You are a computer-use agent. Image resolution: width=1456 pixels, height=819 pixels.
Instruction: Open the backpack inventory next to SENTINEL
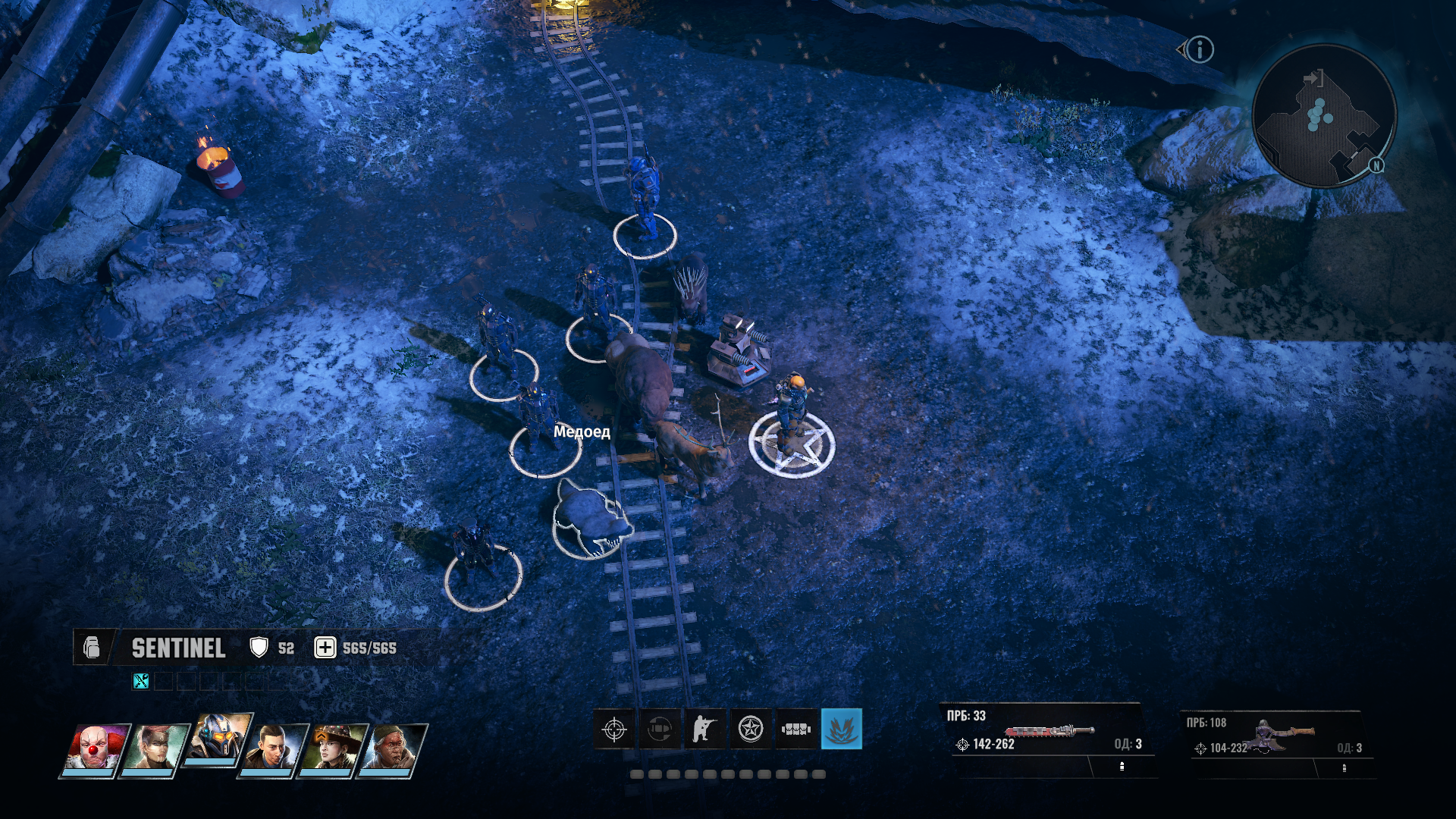pyautogui.click(x=92, y=648)
